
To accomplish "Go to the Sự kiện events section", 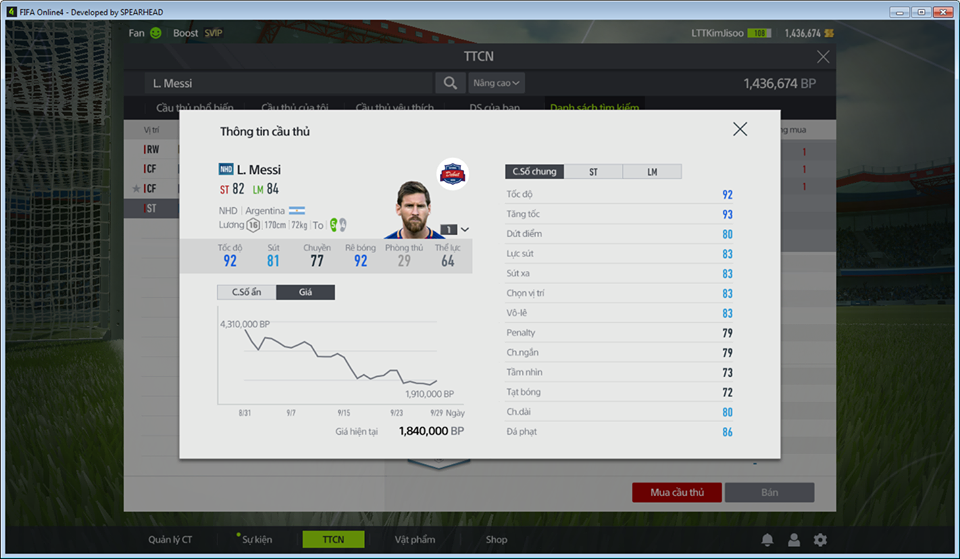I will [256, 540].
